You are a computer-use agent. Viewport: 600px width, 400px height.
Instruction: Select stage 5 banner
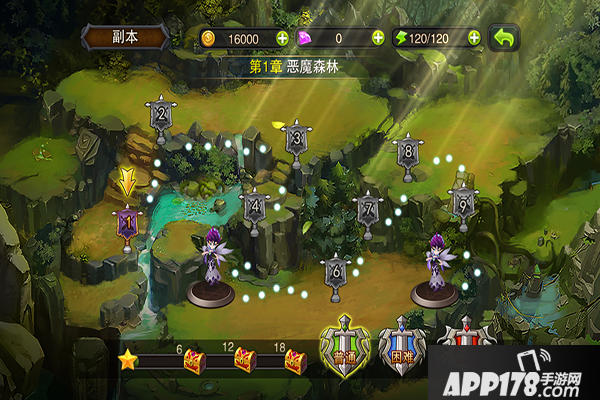[462, 199]
